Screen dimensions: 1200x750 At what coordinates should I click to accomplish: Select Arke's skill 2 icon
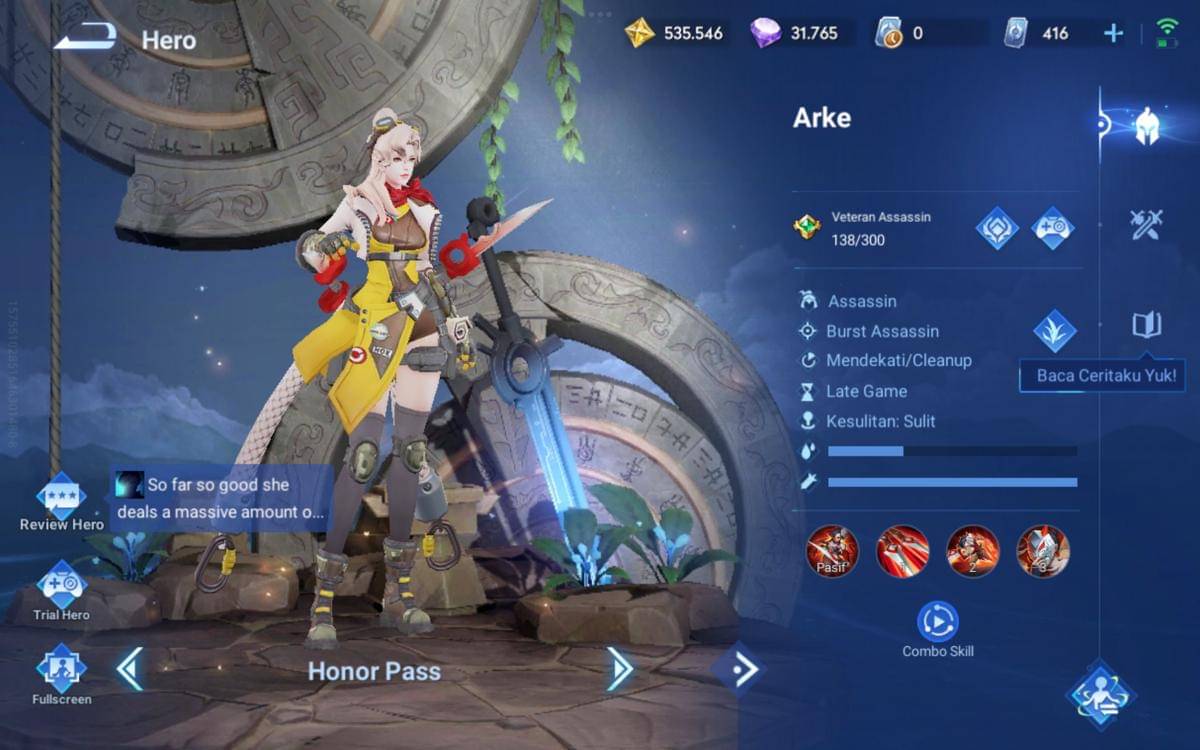coord(973,551)
